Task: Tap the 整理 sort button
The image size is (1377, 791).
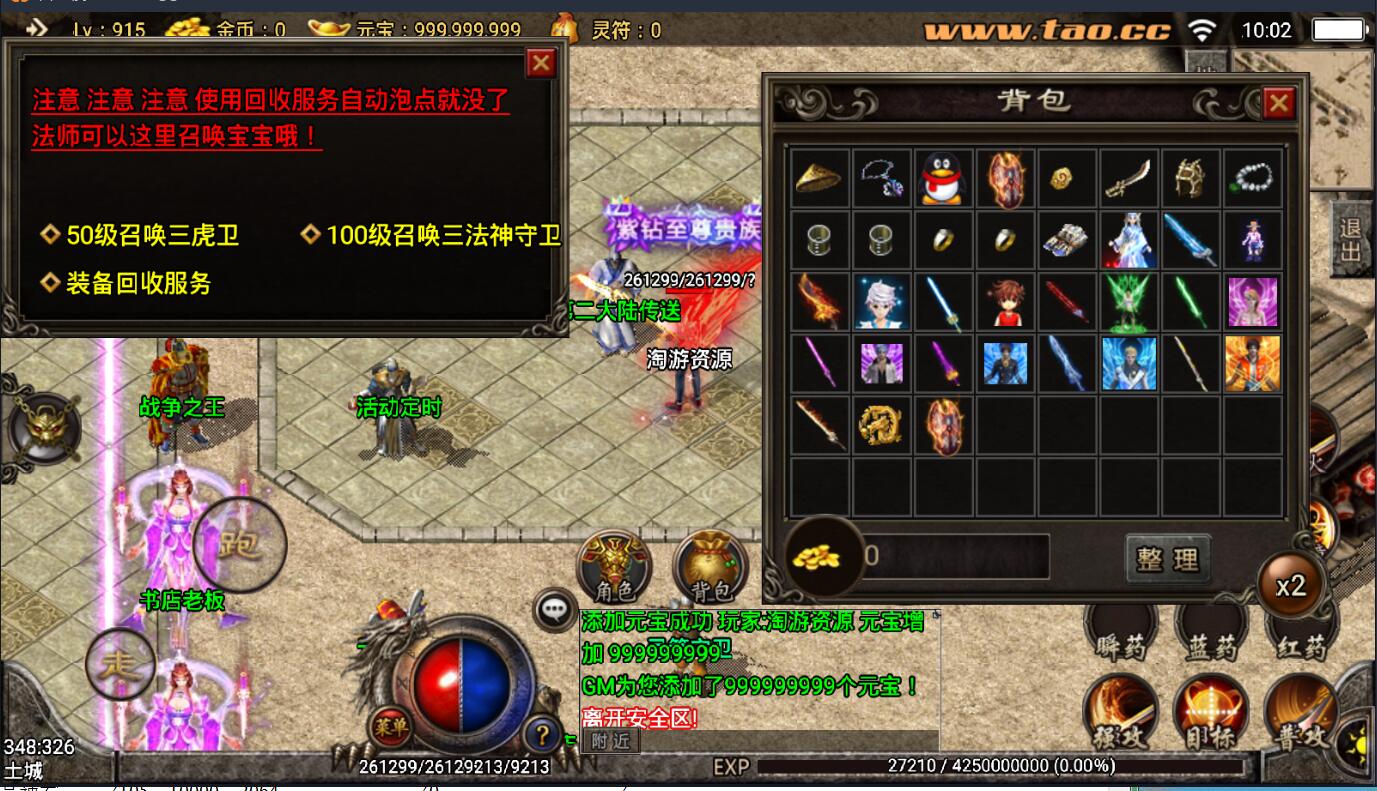Action: (x=1167, y=559)
